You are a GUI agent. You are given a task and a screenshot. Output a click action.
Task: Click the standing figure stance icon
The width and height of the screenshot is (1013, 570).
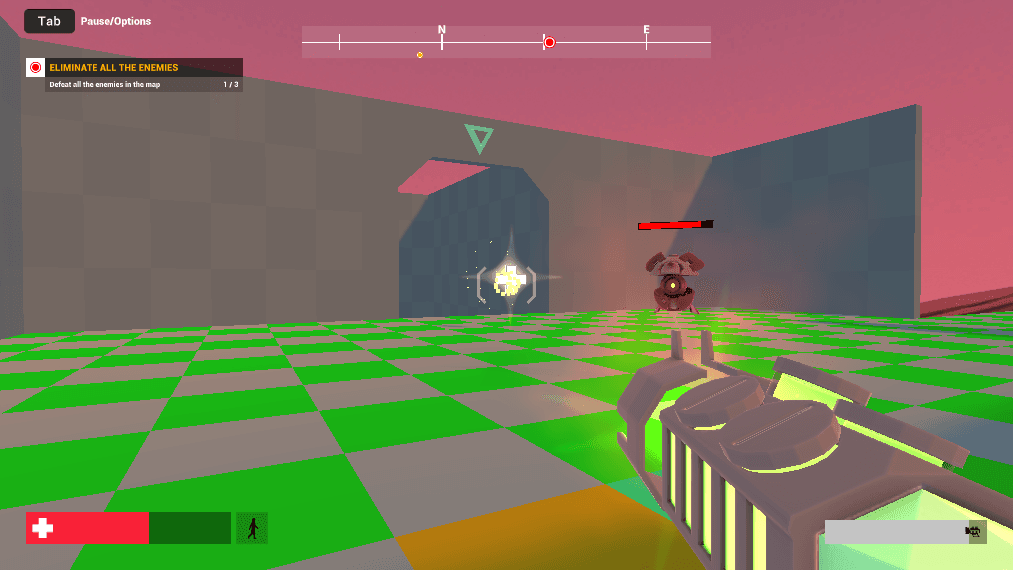tap(252, 528)
